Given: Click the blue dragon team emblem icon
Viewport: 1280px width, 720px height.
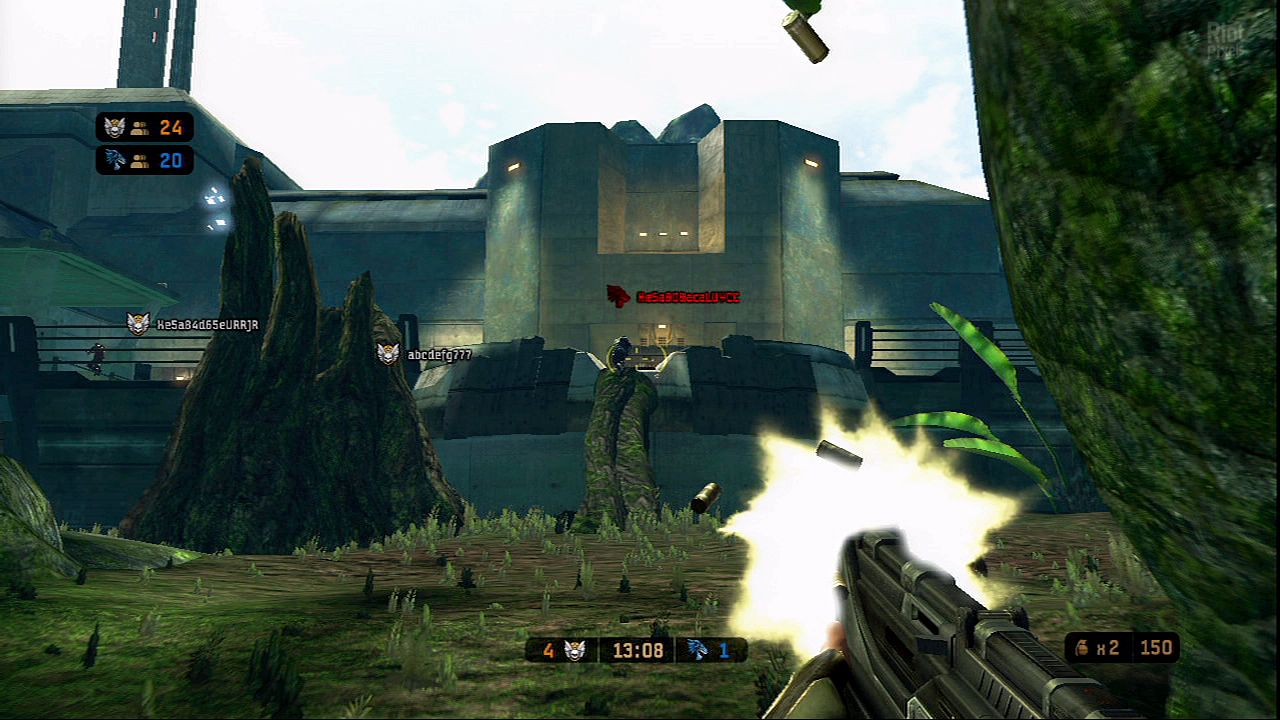Looking at the screenshot, I should coord(115,158).
